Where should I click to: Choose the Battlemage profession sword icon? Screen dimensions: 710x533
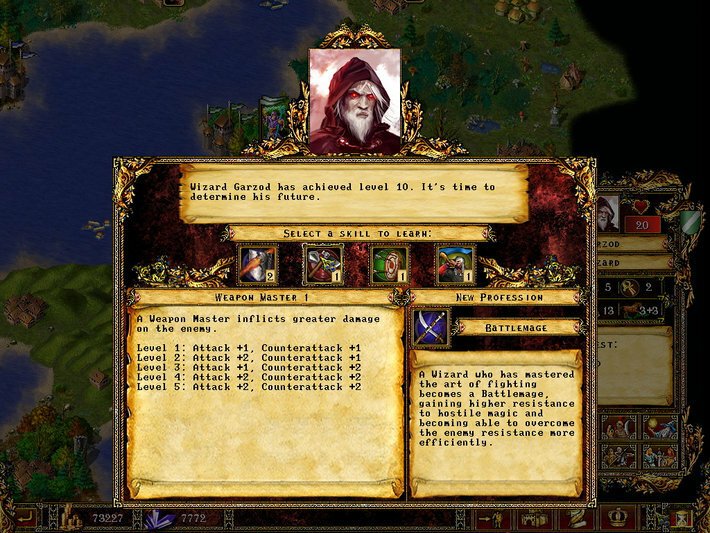pos(431,327)
